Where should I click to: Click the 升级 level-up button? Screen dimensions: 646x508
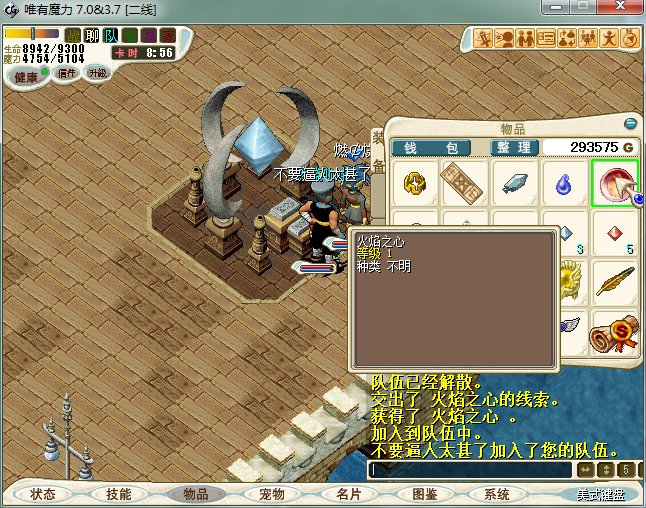[x=97, y=73]
